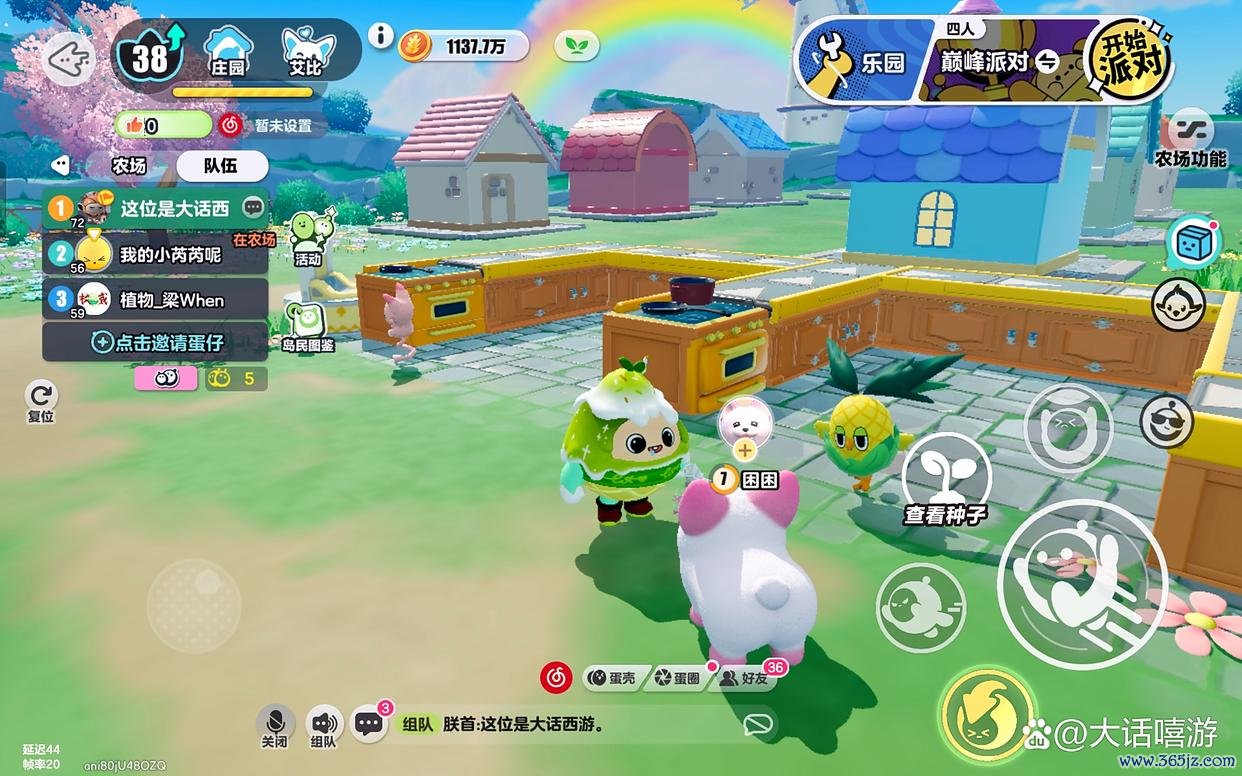Open the 好友 friends list
Screen dimensions: 1242x776
pyautogui.click(x=747, y=678)
